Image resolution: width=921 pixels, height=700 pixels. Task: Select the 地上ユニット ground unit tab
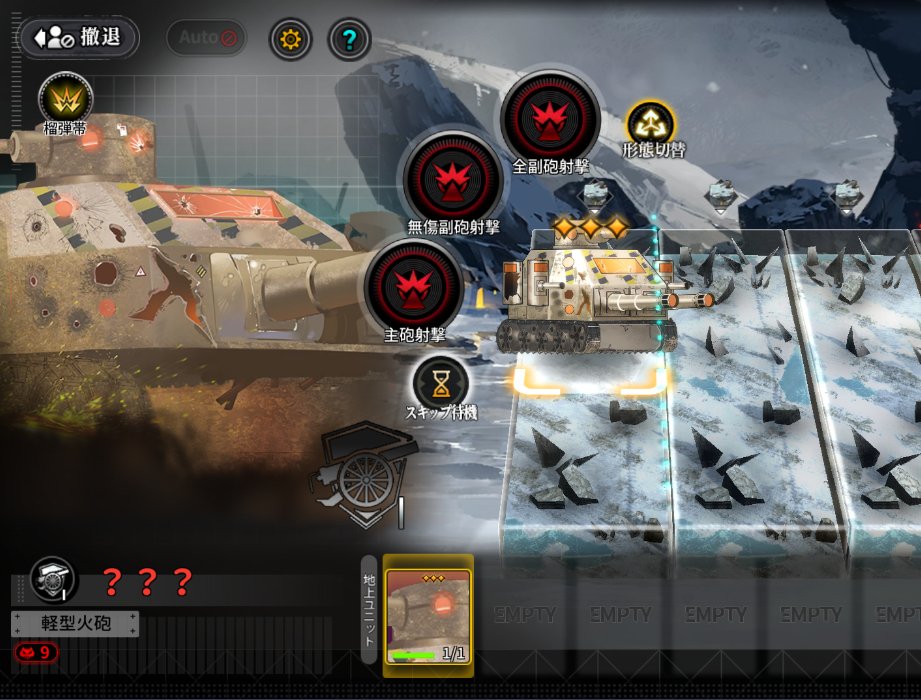point(369,610)
